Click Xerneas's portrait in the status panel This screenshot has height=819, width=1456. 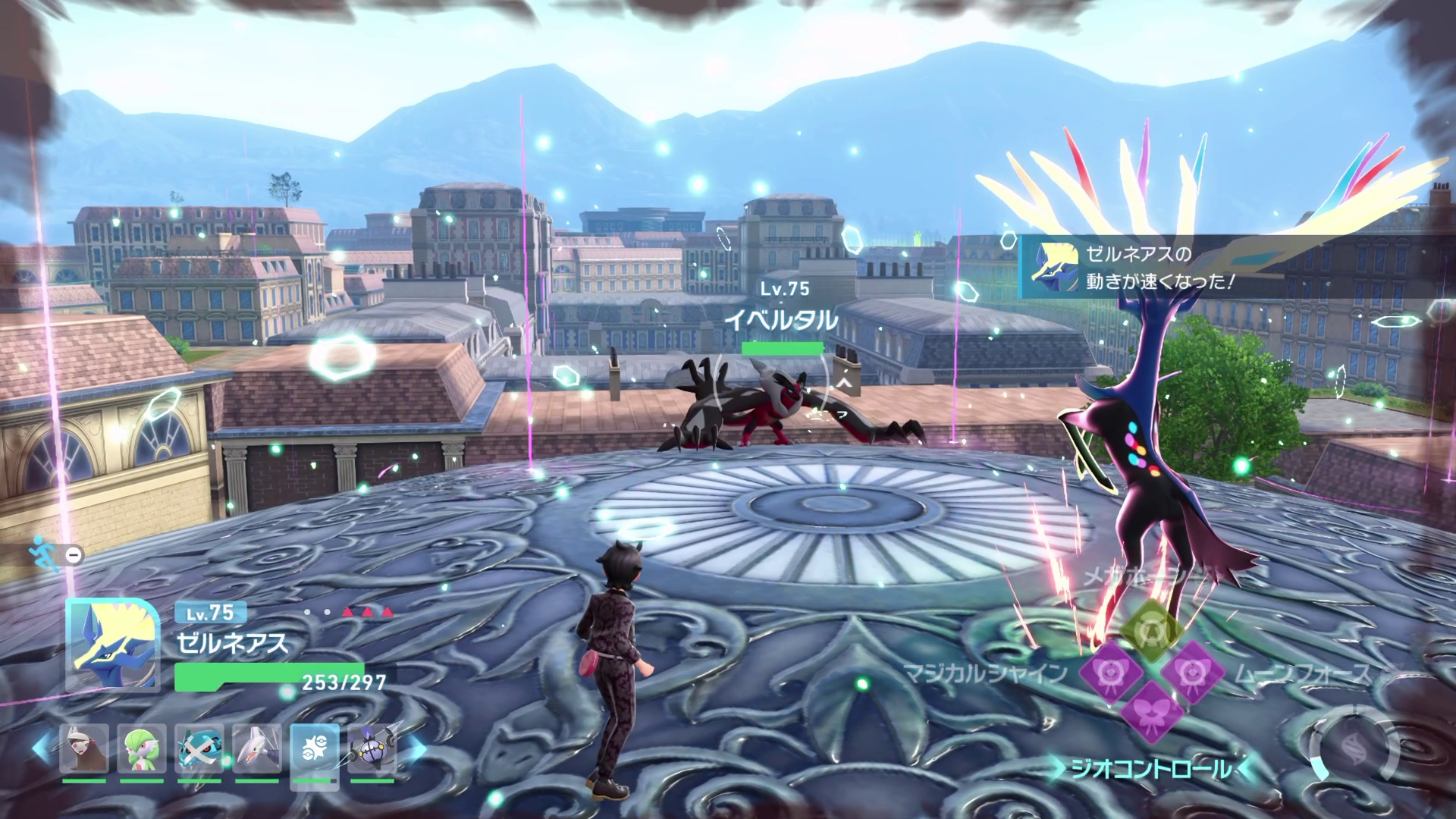(x=113, y=645)
